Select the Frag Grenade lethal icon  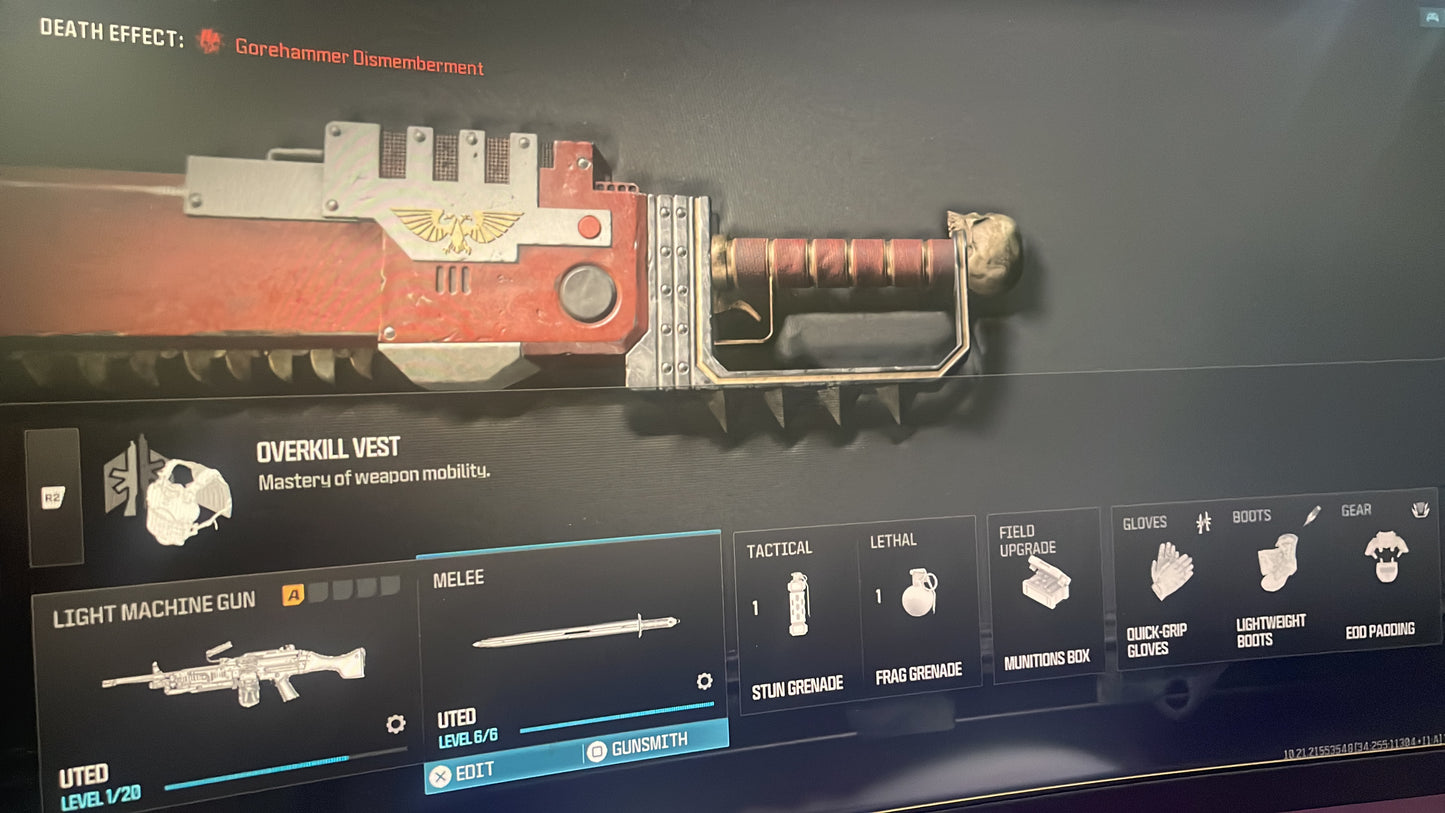tap(918, 595)
